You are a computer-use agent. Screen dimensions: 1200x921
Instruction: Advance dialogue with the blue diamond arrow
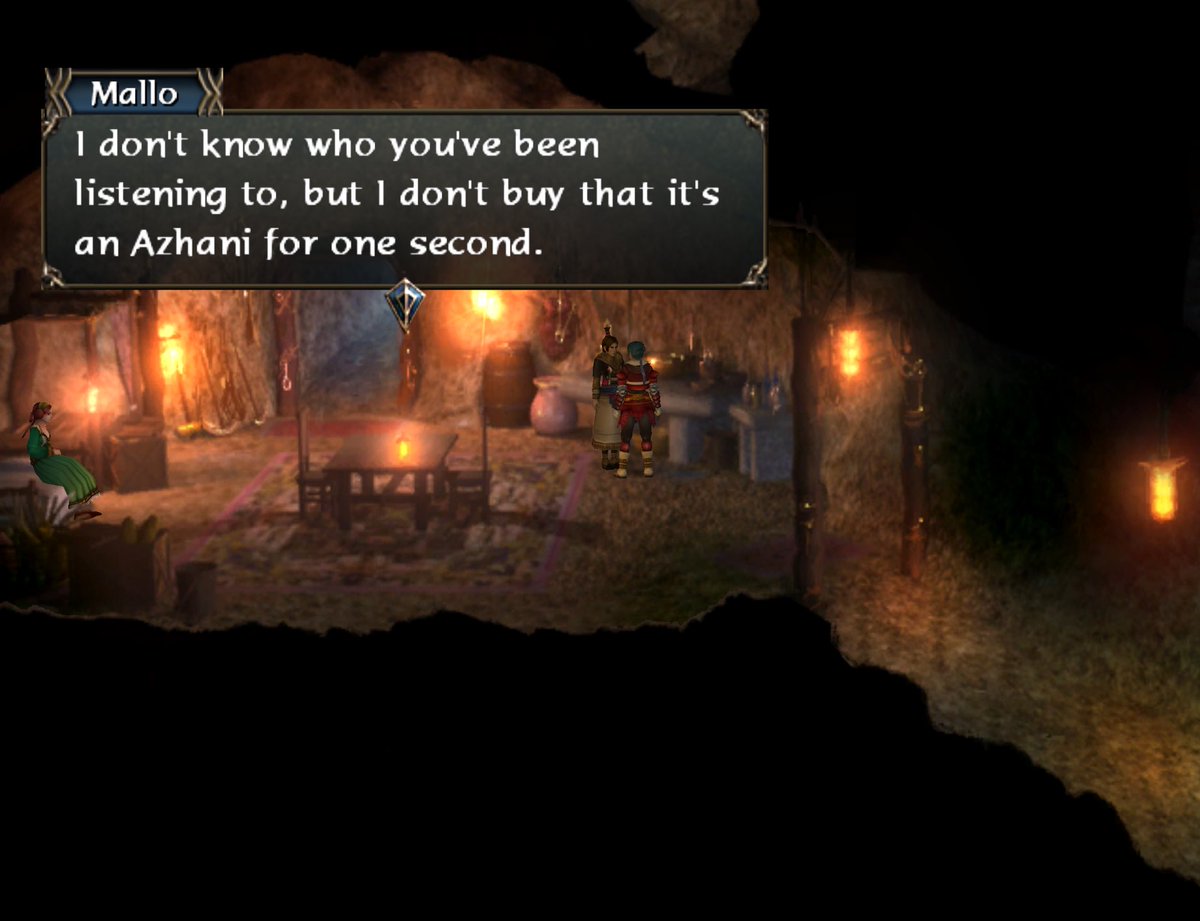point(405,303)
